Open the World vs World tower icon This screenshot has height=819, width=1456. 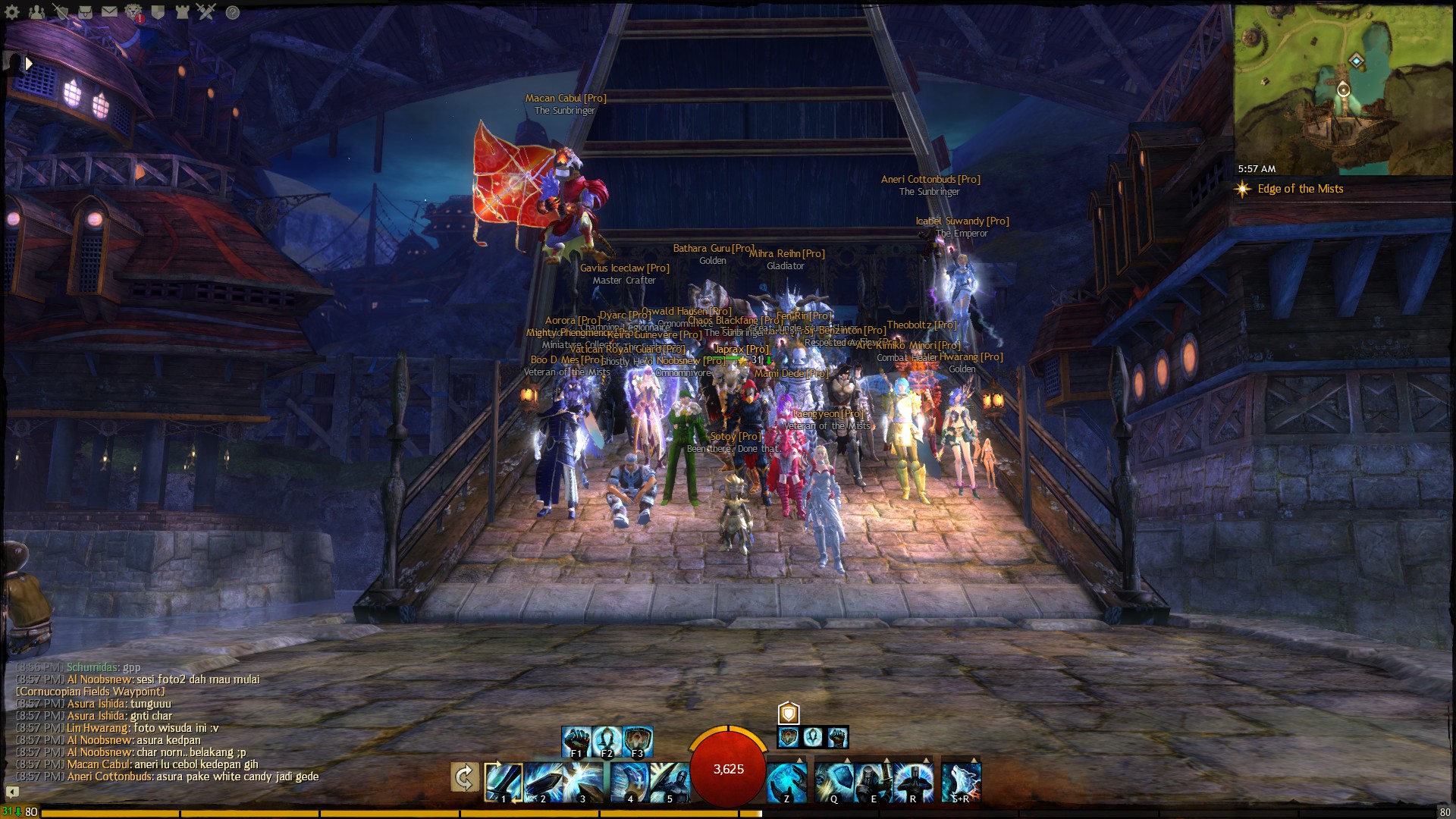point(182,12)
